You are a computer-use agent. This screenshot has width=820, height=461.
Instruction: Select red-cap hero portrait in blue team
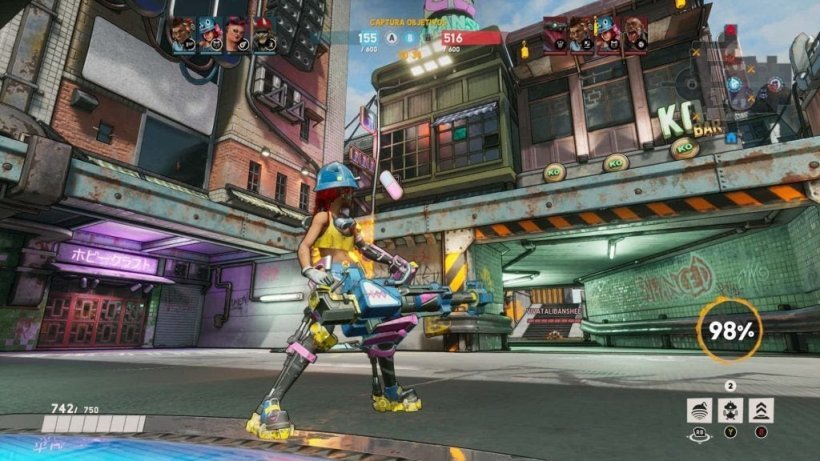pyautogui.click(x=264, y=34)
